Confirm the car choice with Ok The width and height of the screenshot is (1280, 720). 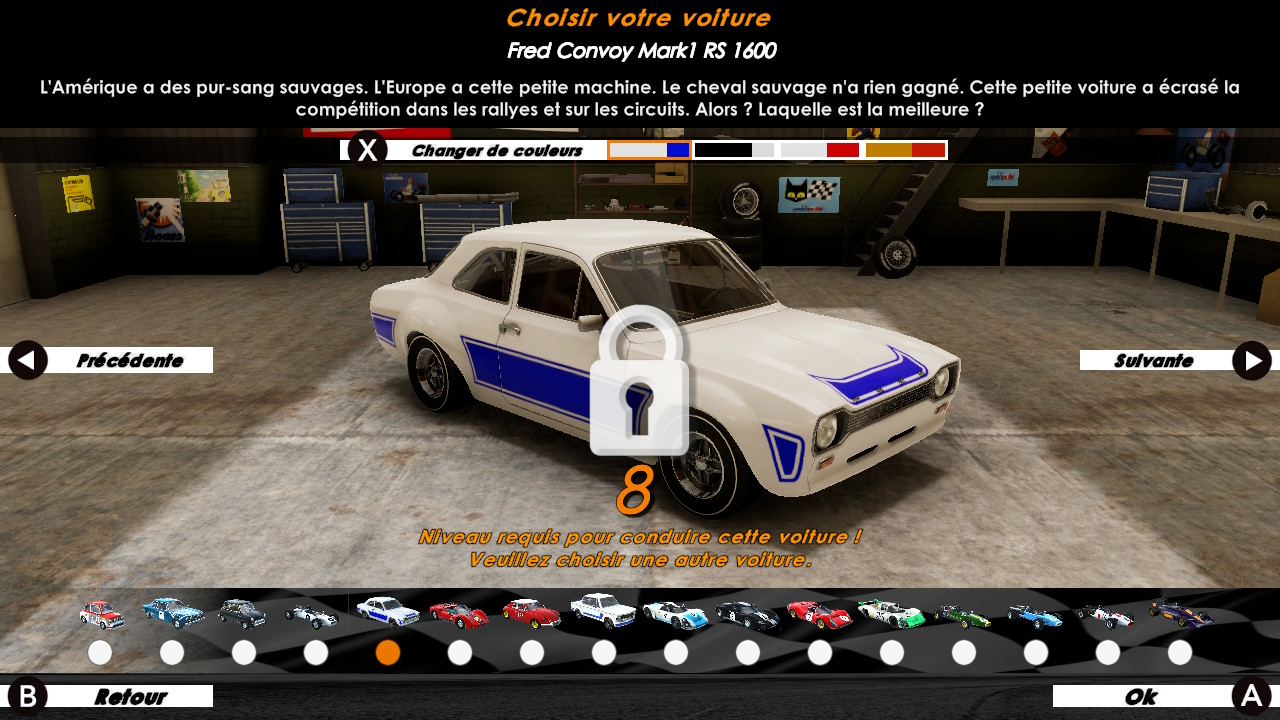point(1160,696)
